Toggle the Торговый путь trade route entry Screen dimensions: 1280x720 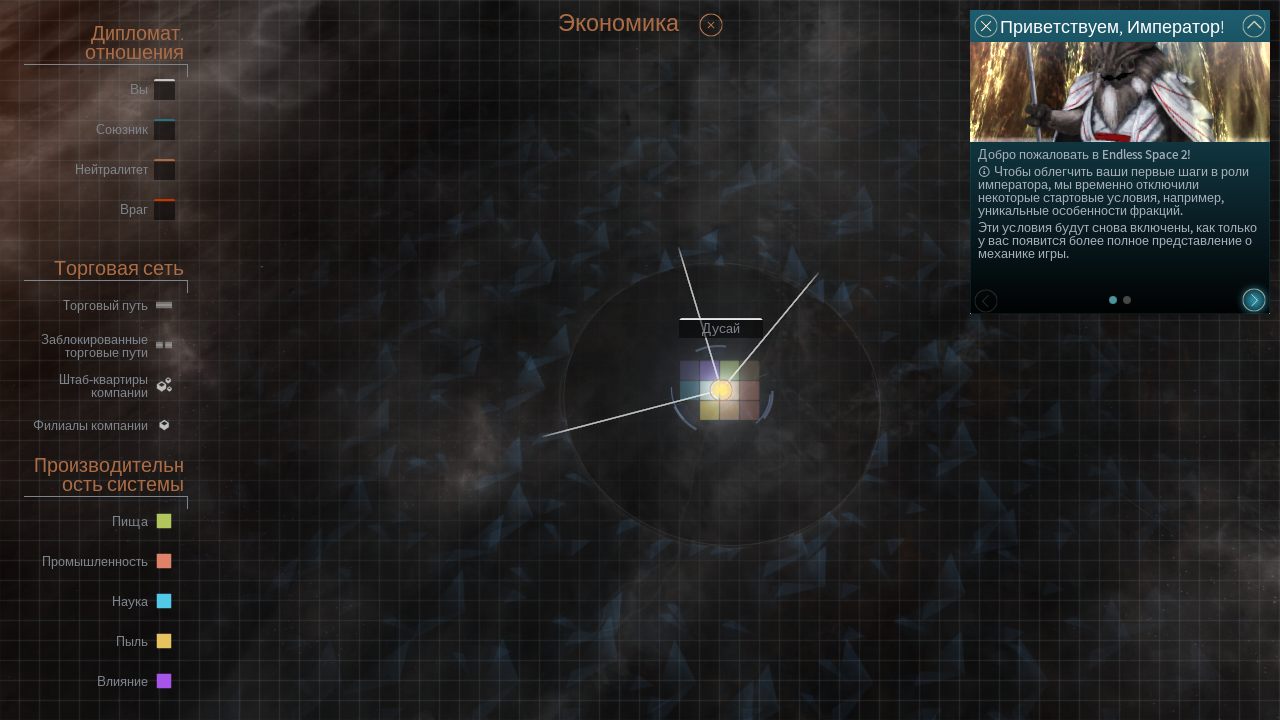(x=164, y=305)
